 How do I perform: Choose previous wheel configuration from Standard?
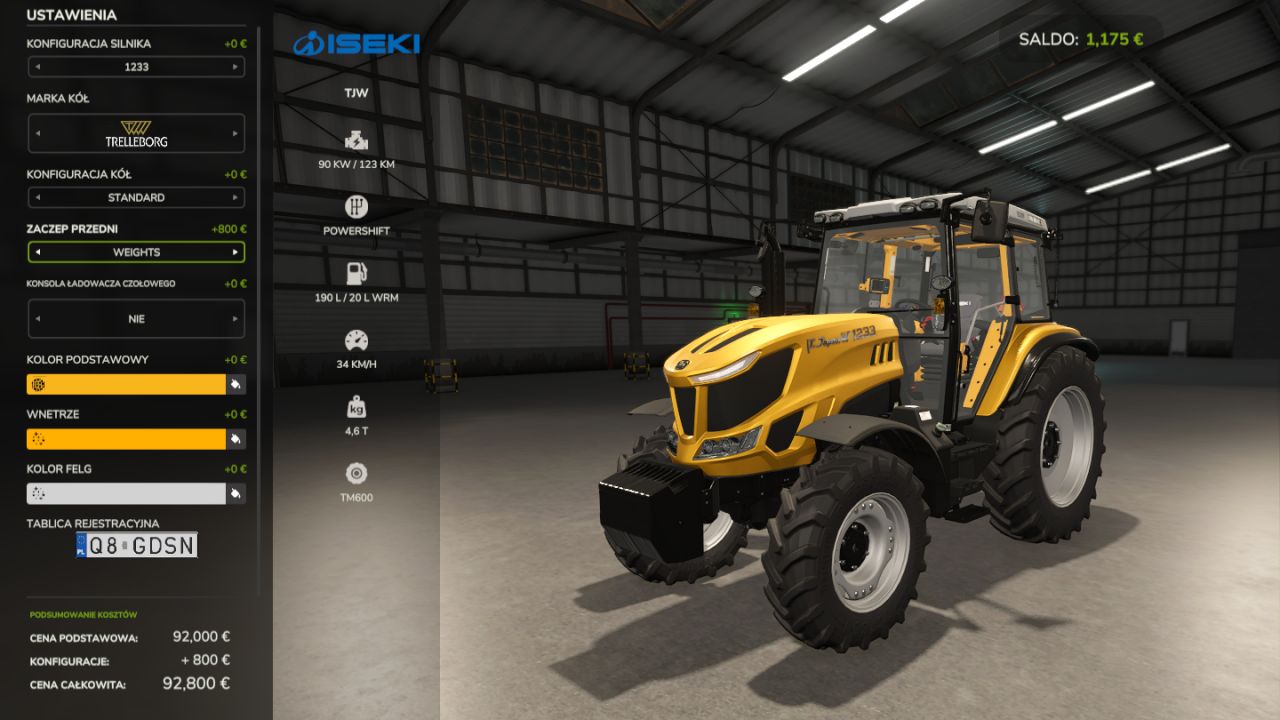click(37, 198)
